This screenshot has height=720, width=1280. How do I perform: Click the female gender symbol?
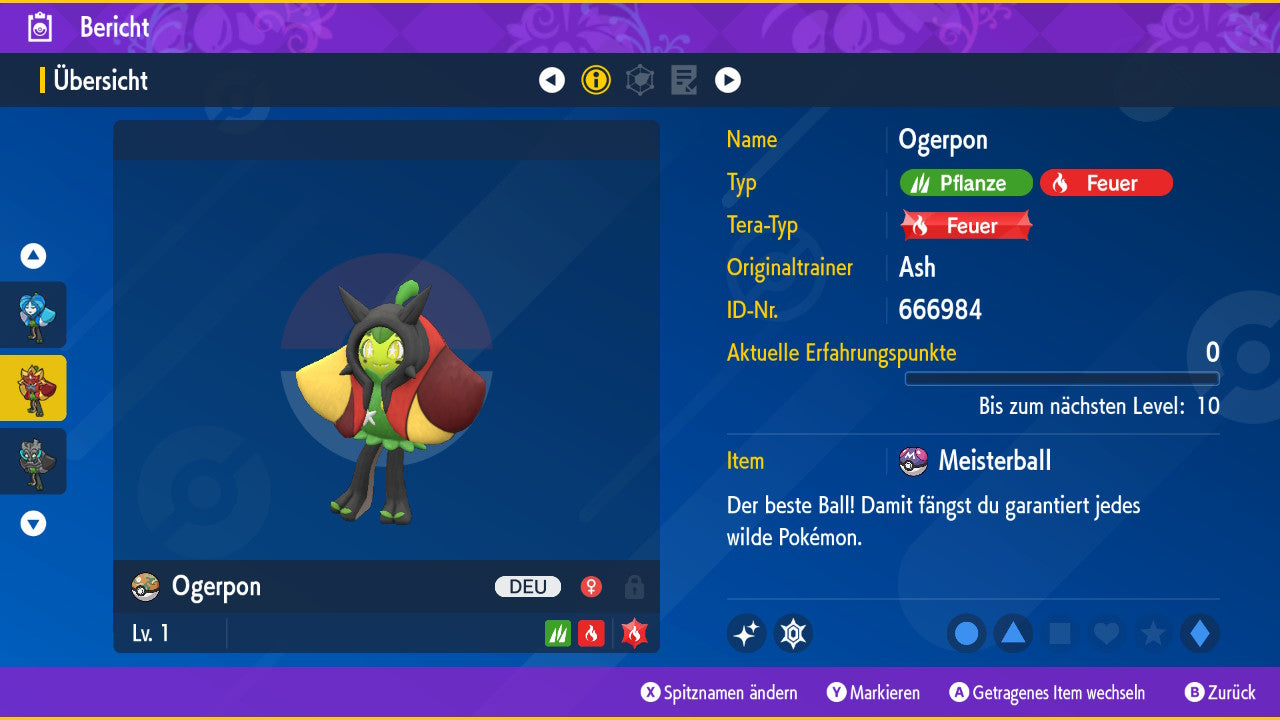(x=591, y=587)
